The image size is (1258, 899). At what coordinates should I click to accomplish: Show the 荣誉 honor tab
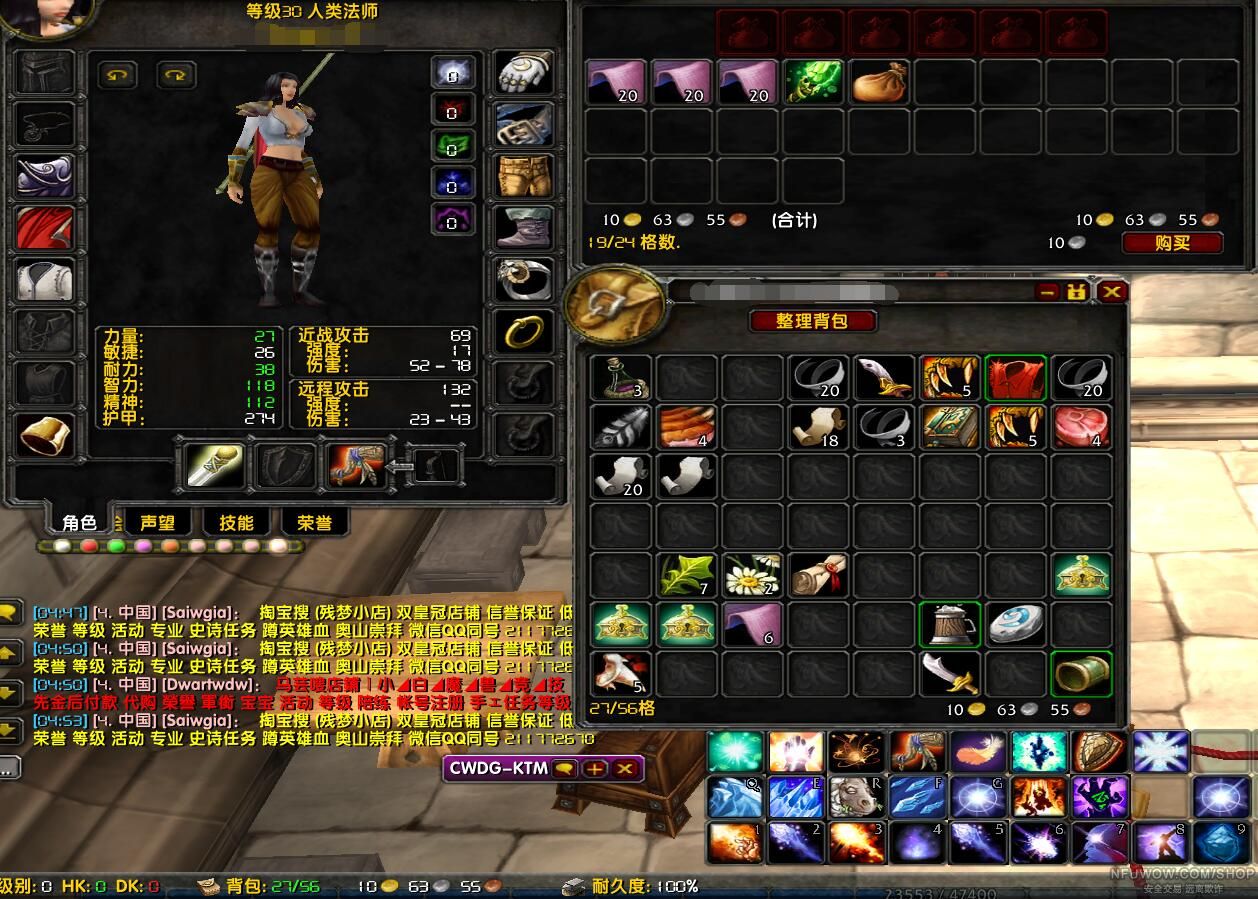(x=314, y=522)
